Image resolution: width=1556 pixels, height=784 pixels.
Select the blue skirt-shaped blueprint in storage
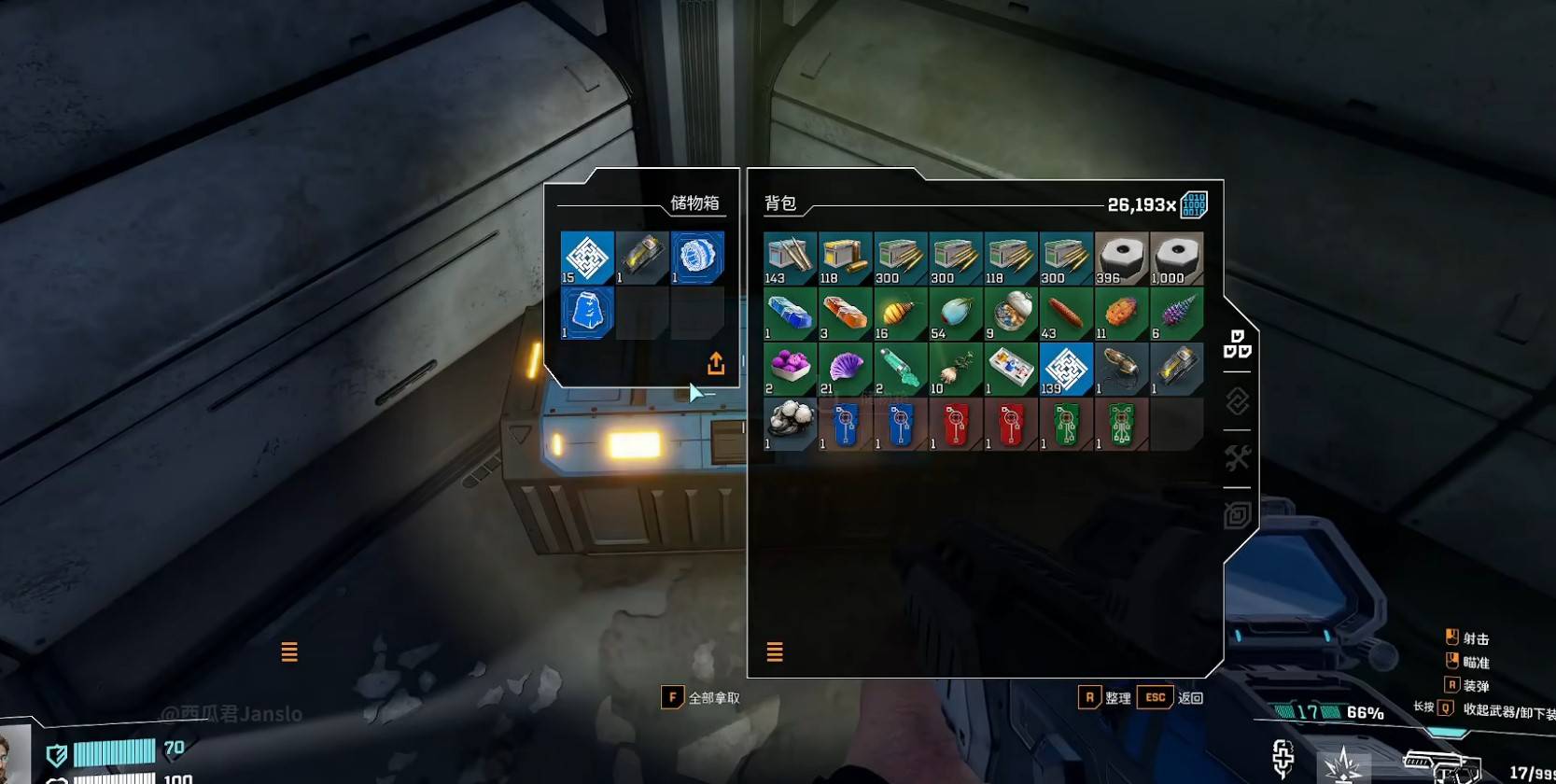coord(587,313)
